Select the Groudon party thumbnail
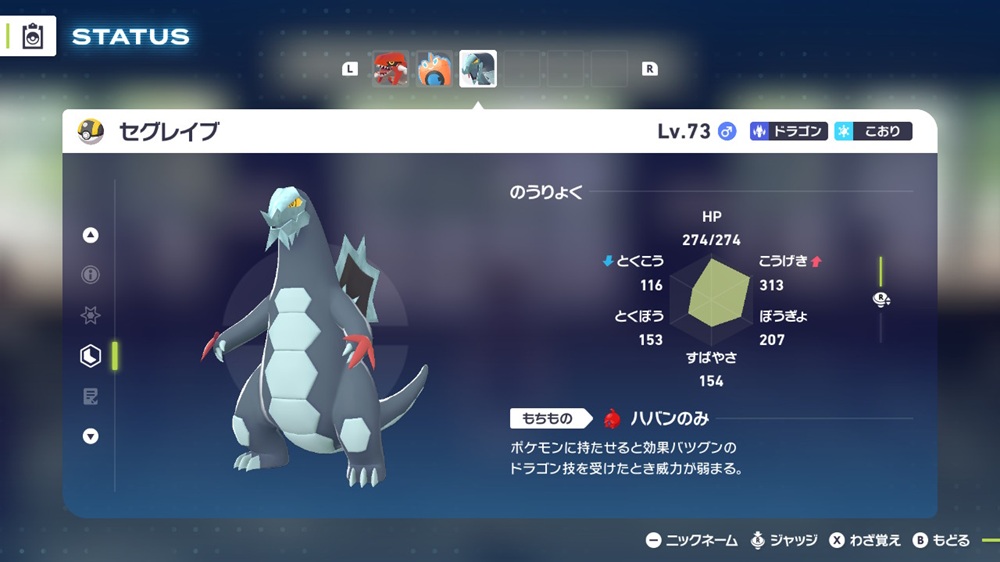The image size is (1000, 562). pos(390,69)
